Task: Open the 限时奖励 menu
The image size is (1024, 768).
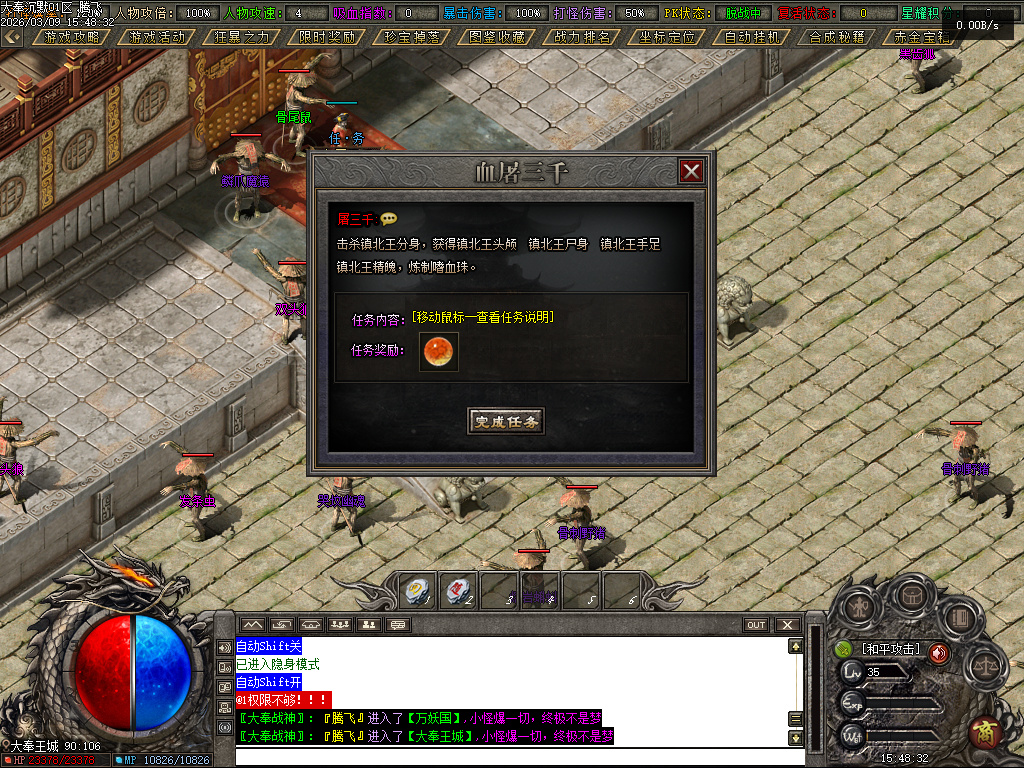Action: click(x=327, y=36)
